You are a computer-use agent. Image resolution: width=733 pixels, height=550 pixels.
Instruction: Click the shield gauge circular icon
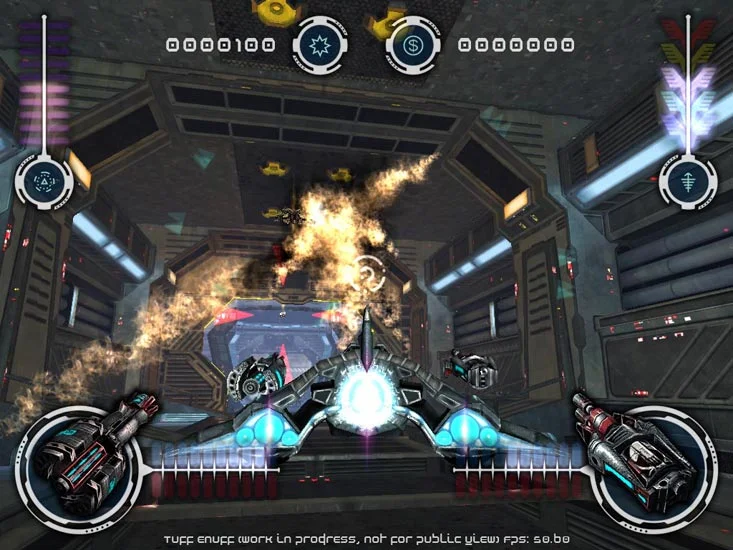click(x=45, y=181)
